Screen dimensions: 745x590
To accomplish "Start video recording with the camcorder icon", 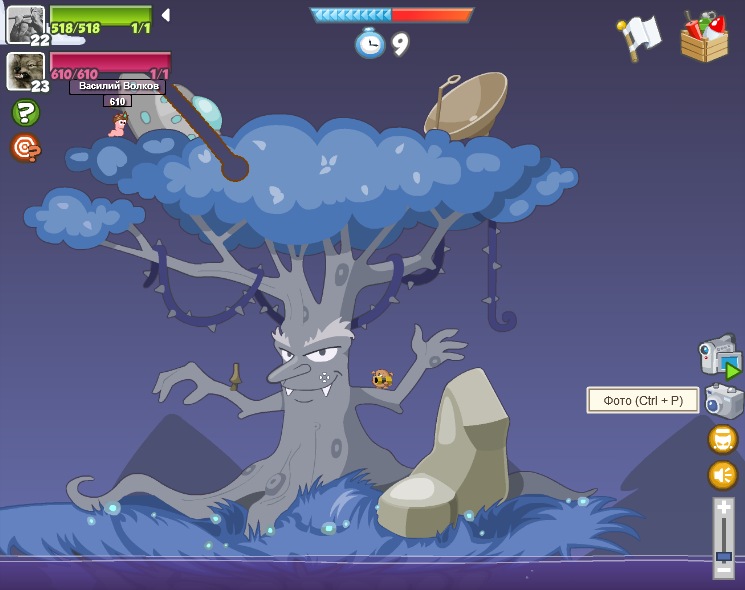I will [x=719, y=355].
